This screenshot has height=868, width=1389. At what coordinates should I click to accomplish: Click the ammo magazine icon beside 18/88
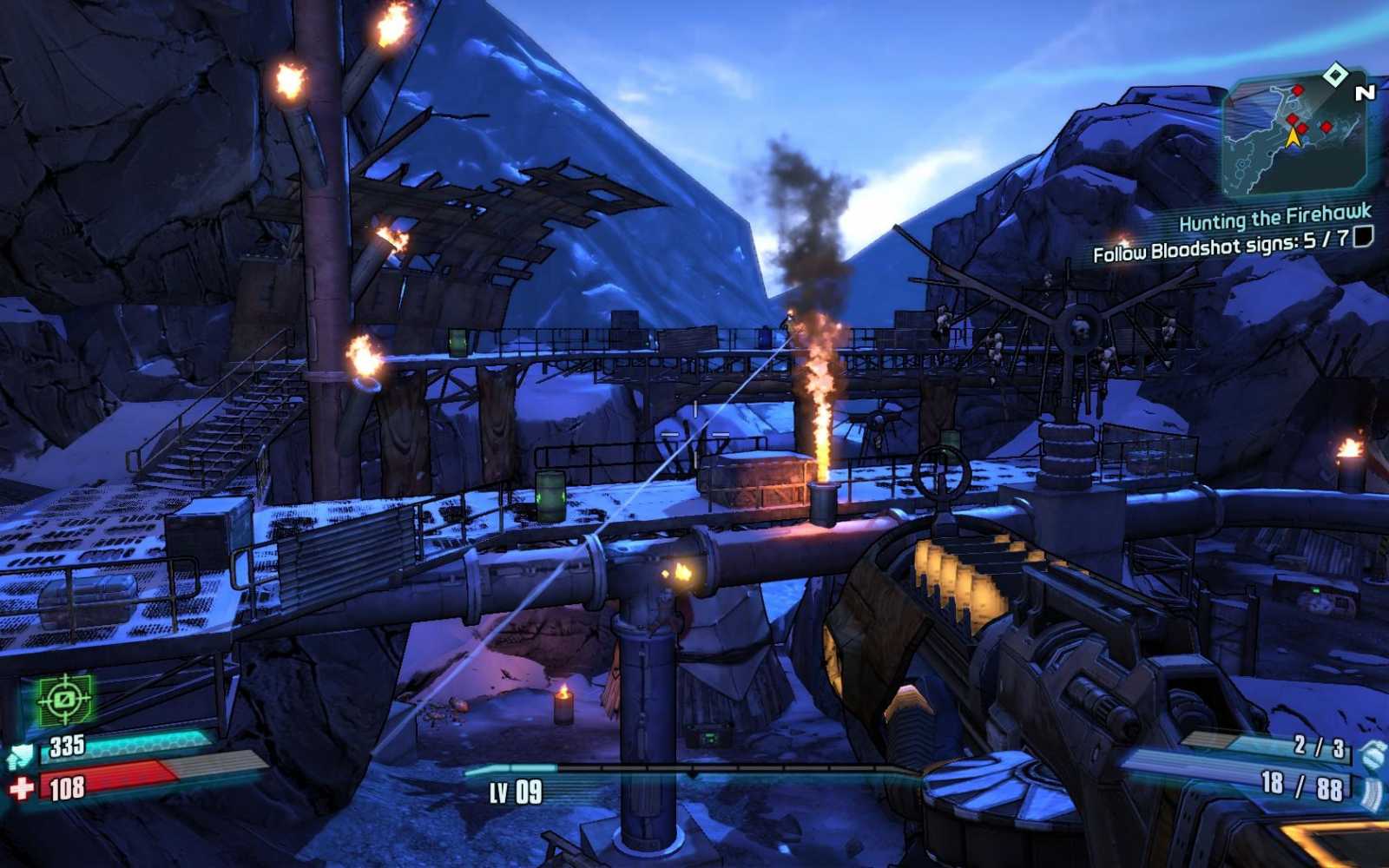tap(1373, 791)
